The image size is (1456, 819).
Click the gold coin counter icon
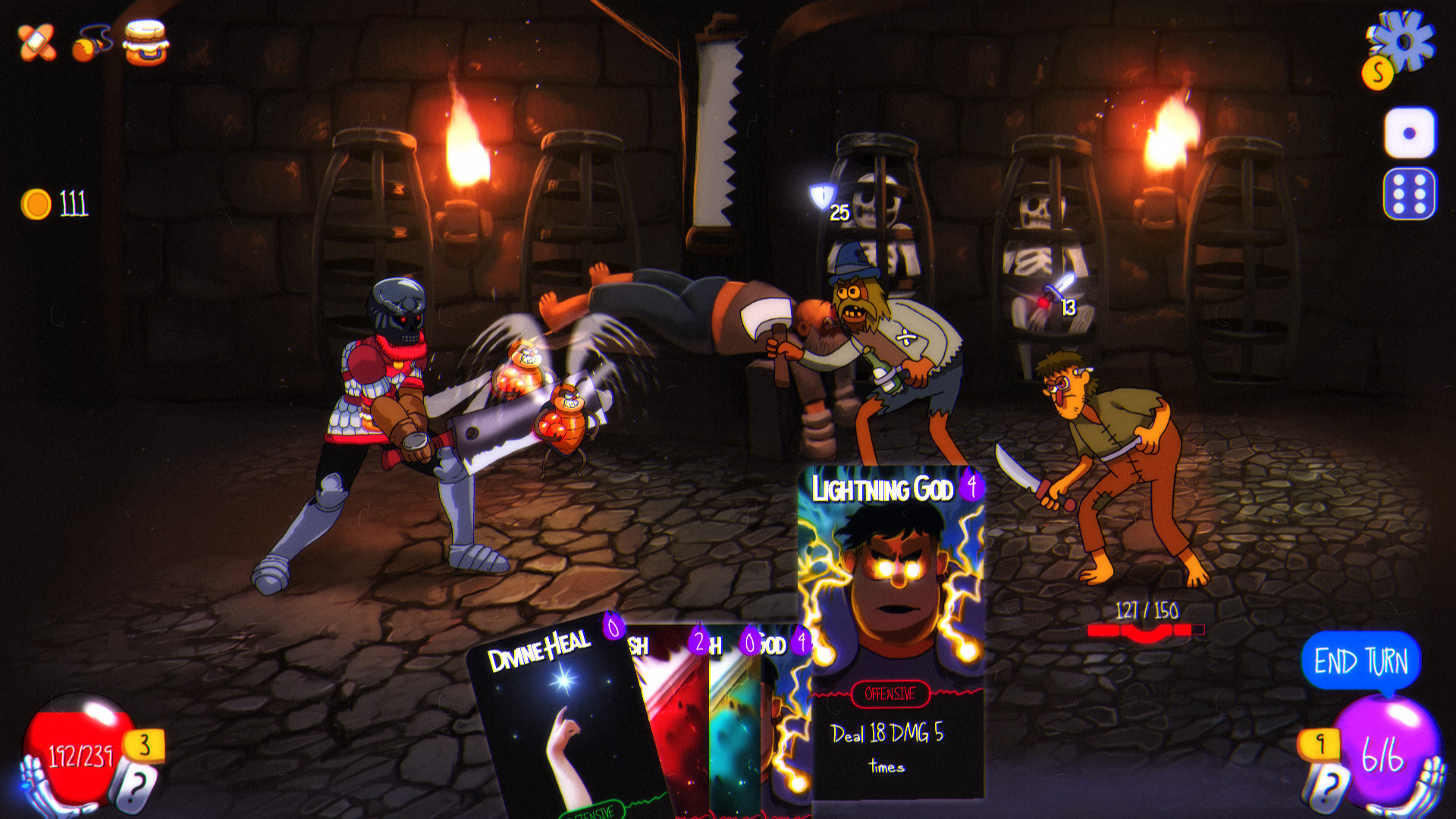(38, 201)
